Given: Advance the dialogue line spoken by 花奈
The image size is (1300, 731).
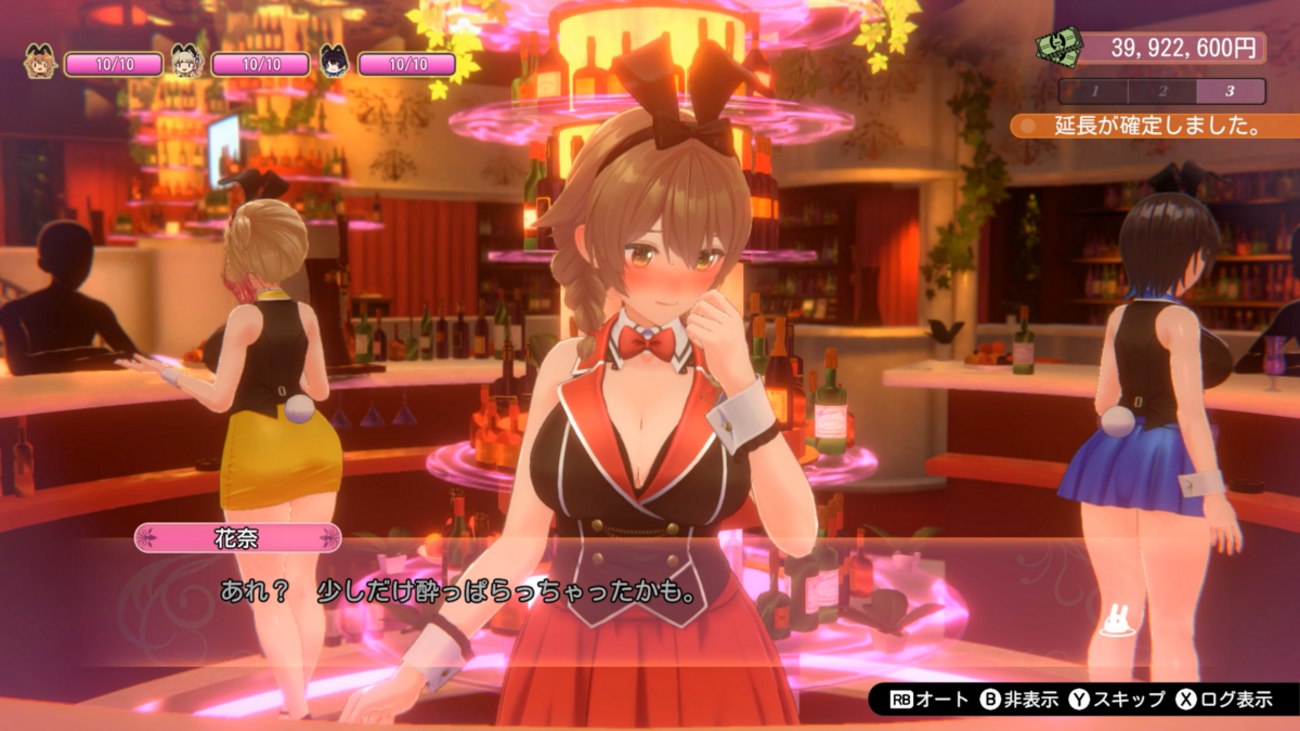Looking at the screenshot, I should tap(456, 592).
